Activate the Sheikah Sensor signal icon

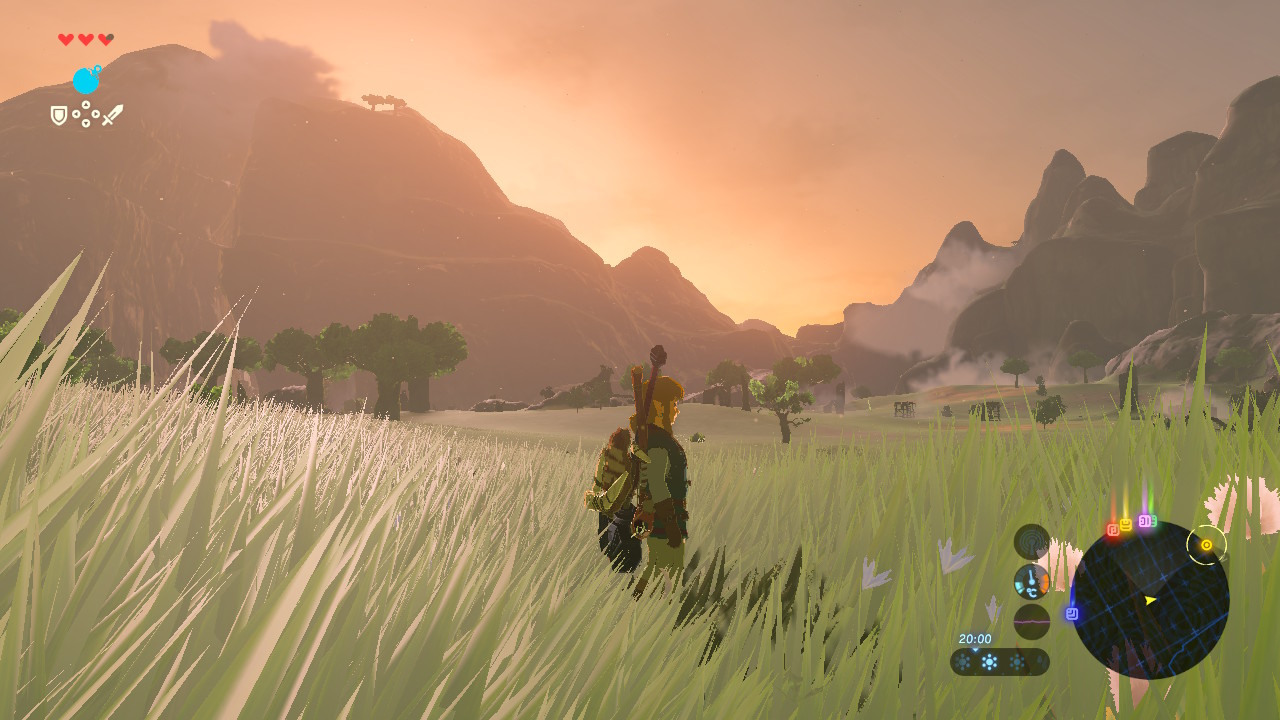pyautogui.click(x=1031, y=541)
